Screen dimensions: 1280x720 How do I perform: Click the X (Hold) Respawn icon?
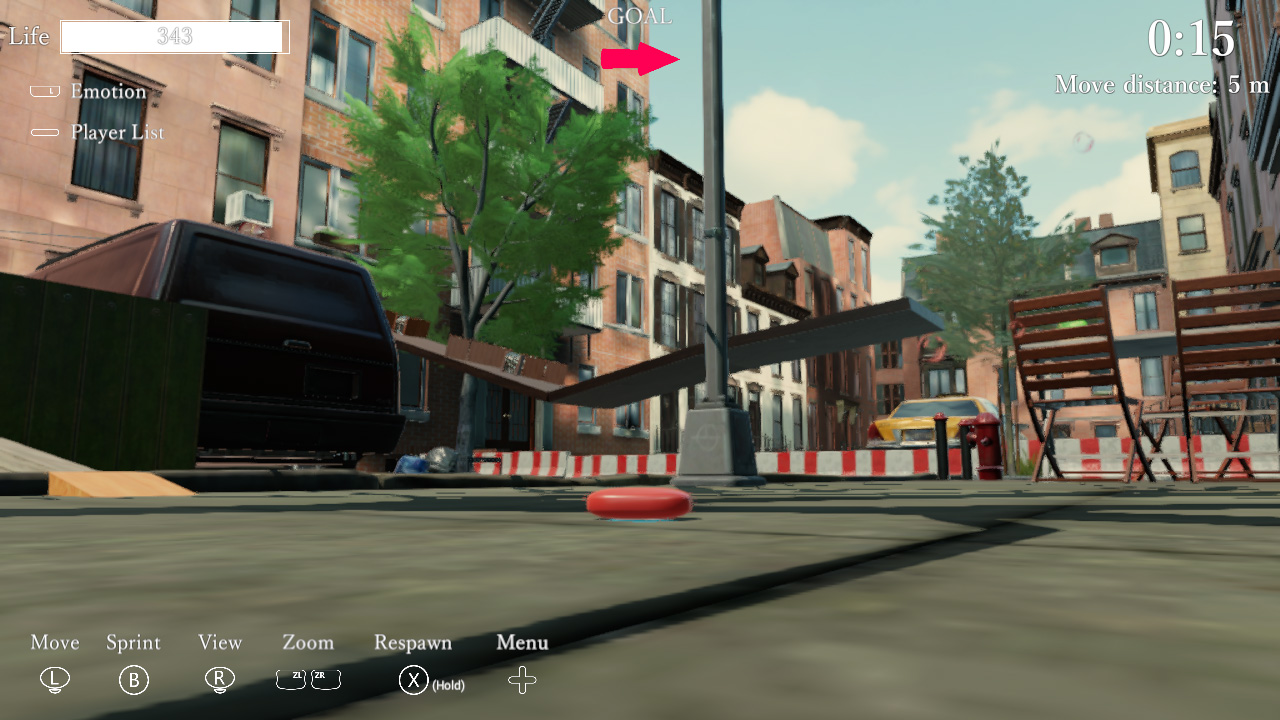coord(412,679)
